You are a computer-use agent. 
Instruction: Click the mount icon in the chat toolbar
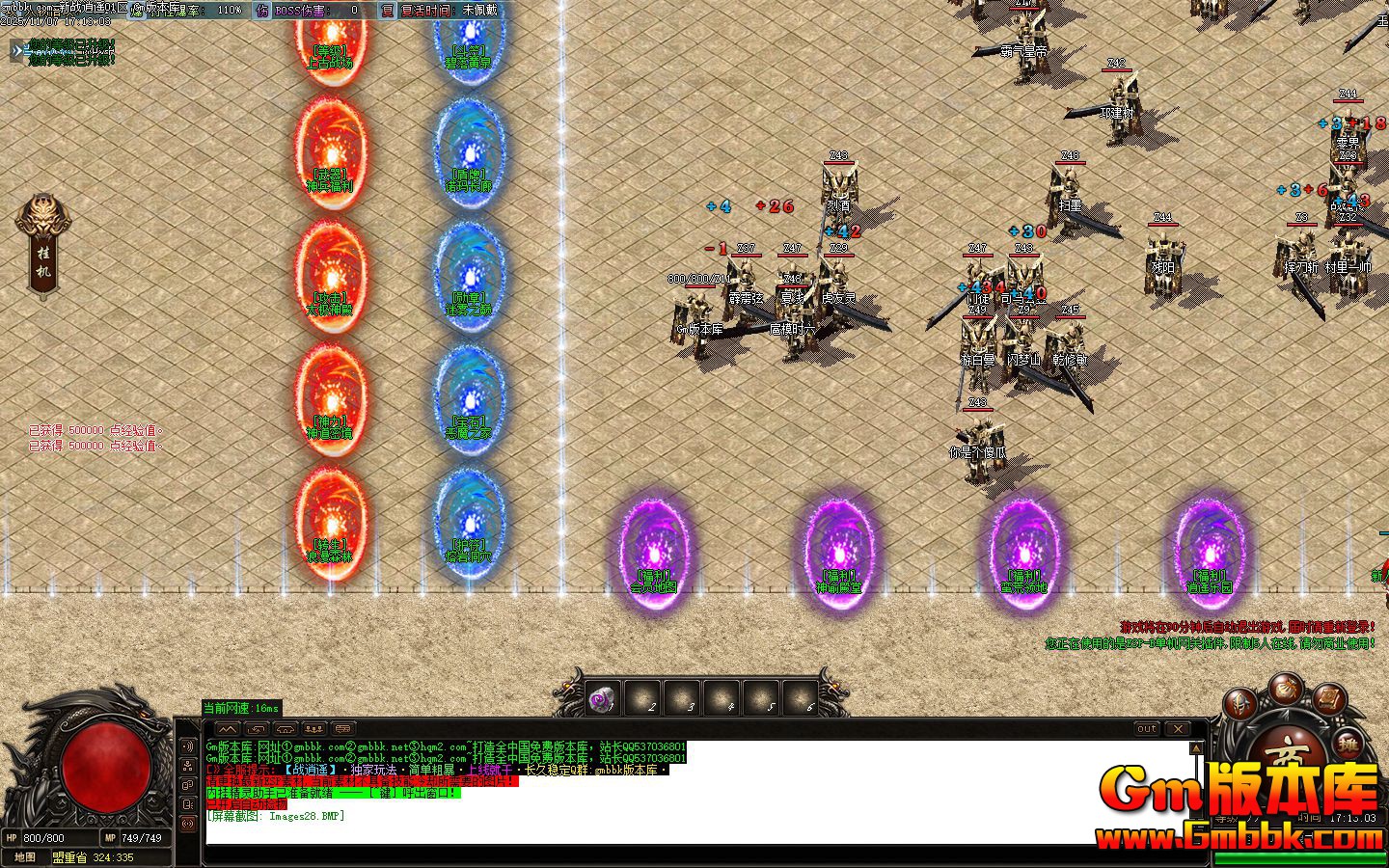pos(286,729)
